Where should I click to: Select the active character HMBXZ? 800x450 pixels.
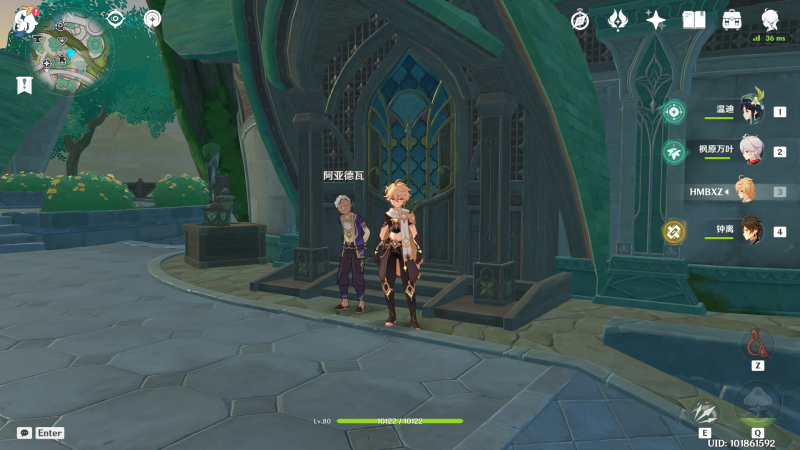[x=745, y=191]
